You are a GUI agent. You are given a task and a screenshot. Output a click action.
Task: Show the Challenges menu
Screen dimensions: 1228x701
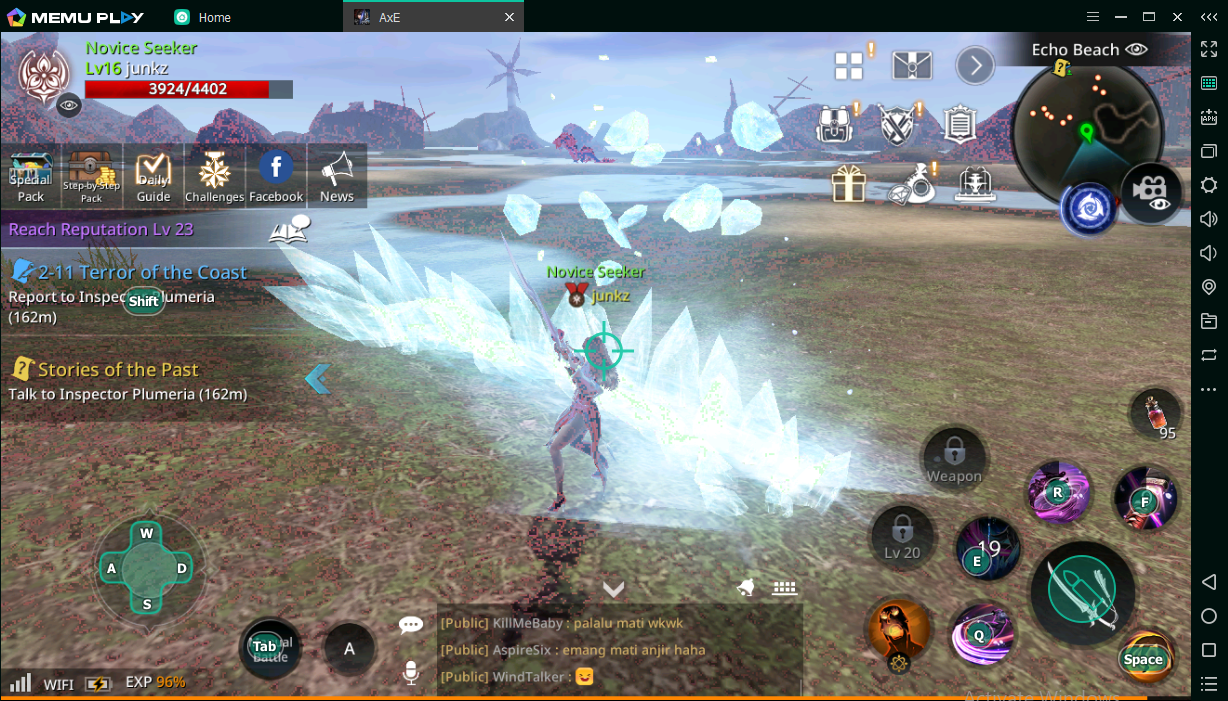(214, 176)
